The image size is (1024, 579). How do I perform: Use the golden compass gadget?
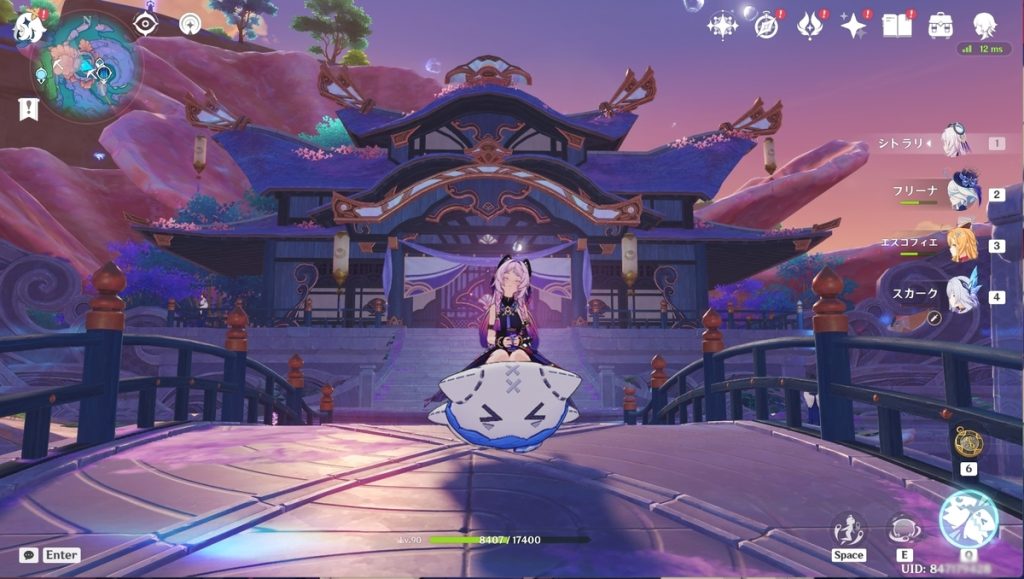pyautogui.click(x=968, y=442)
